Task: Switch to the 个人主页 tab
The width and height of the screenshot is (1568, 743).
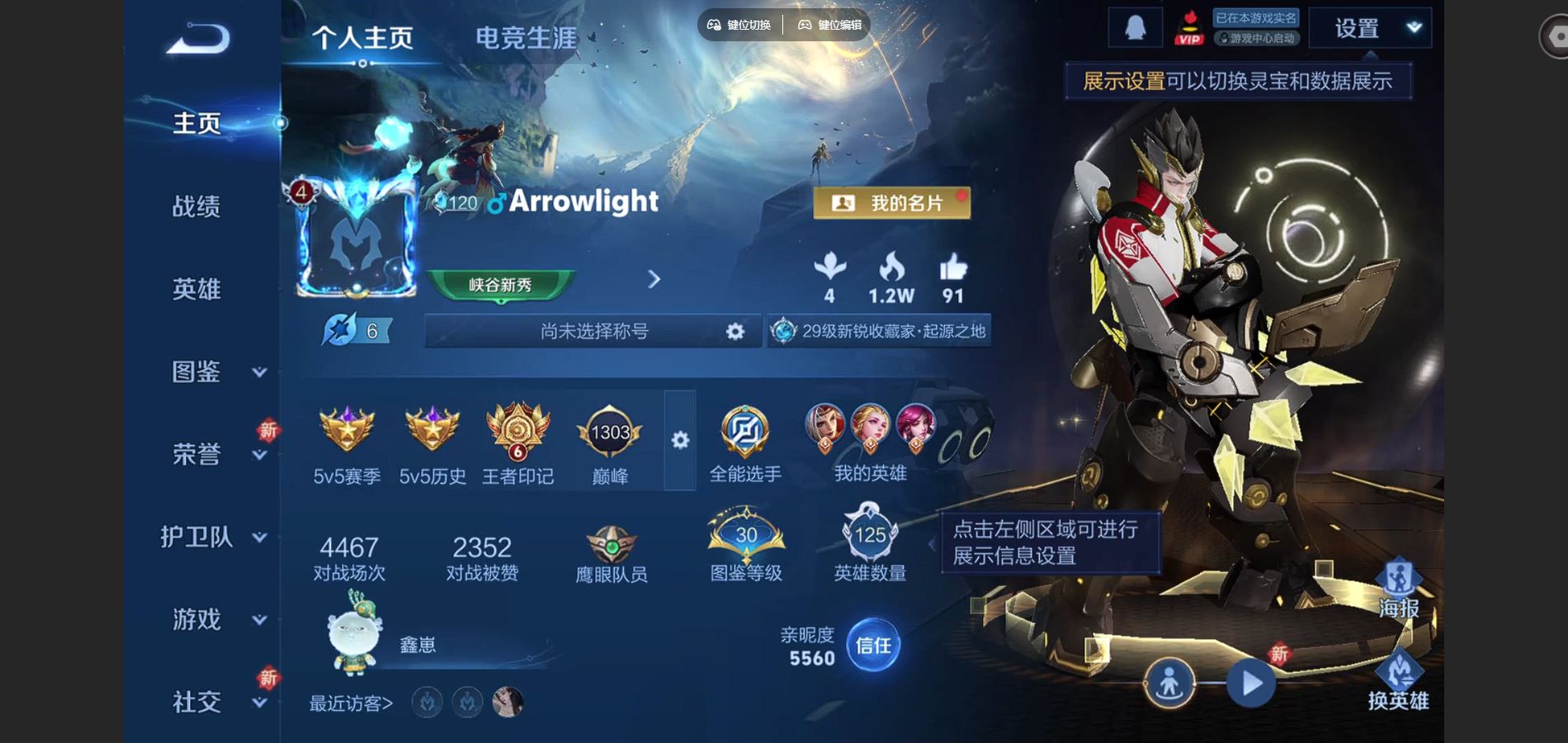Action: pos(363,35)
